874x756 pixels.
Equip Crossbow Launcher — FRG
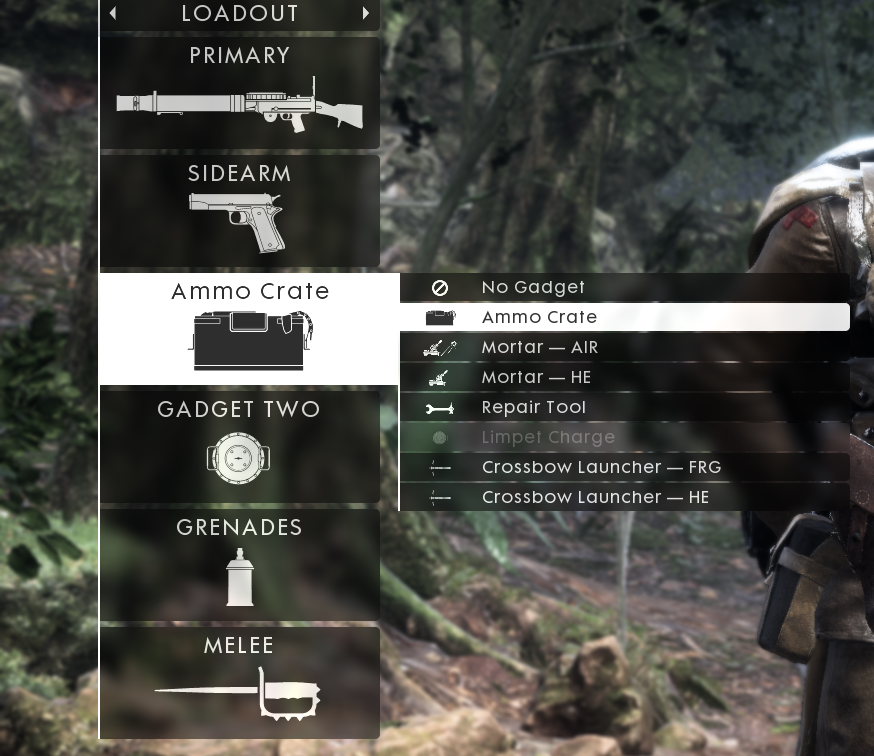click(x=624, y=467)
